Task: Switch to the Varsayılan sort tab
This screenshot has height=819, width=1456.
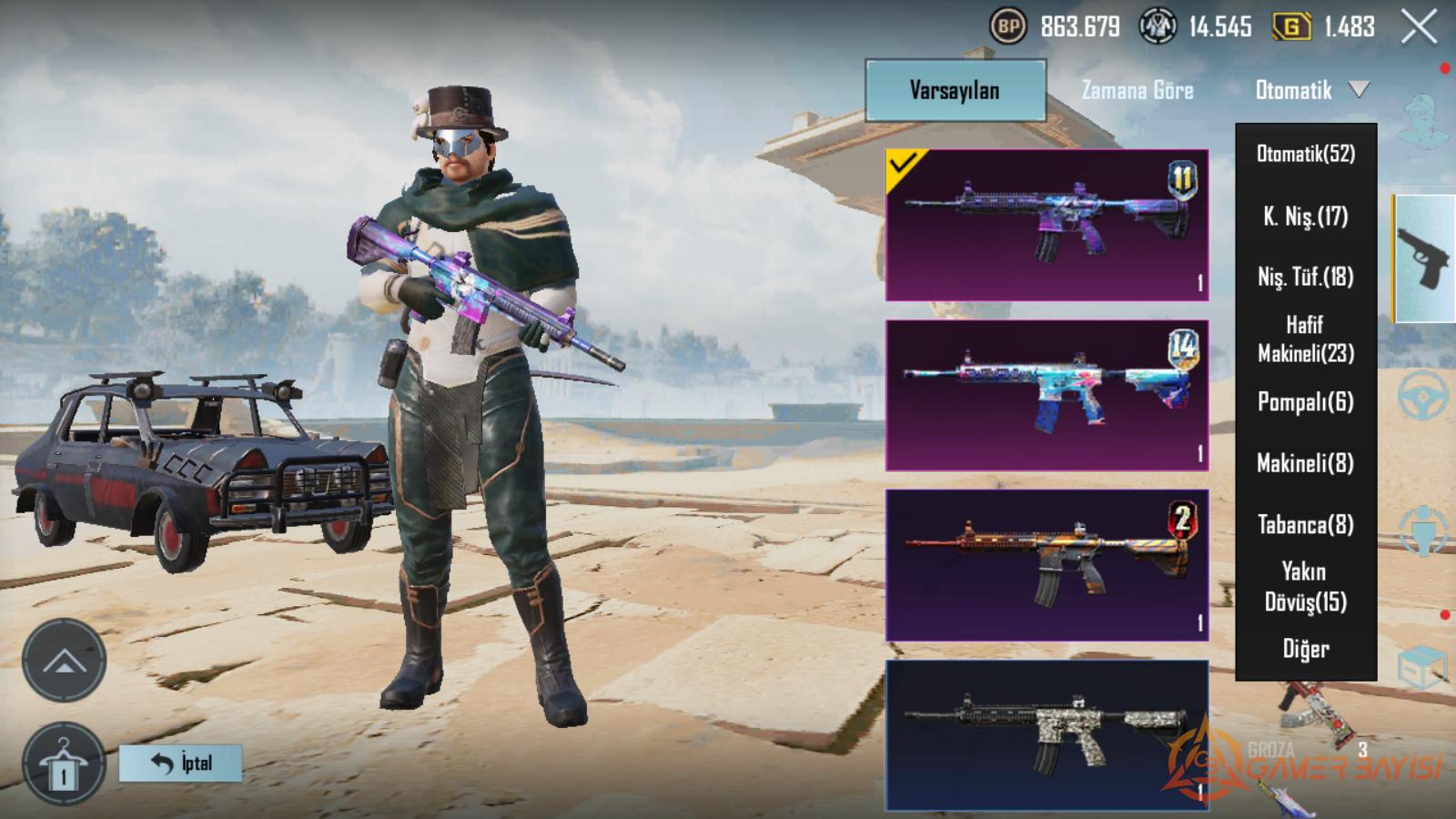Action: pos(955,90)
